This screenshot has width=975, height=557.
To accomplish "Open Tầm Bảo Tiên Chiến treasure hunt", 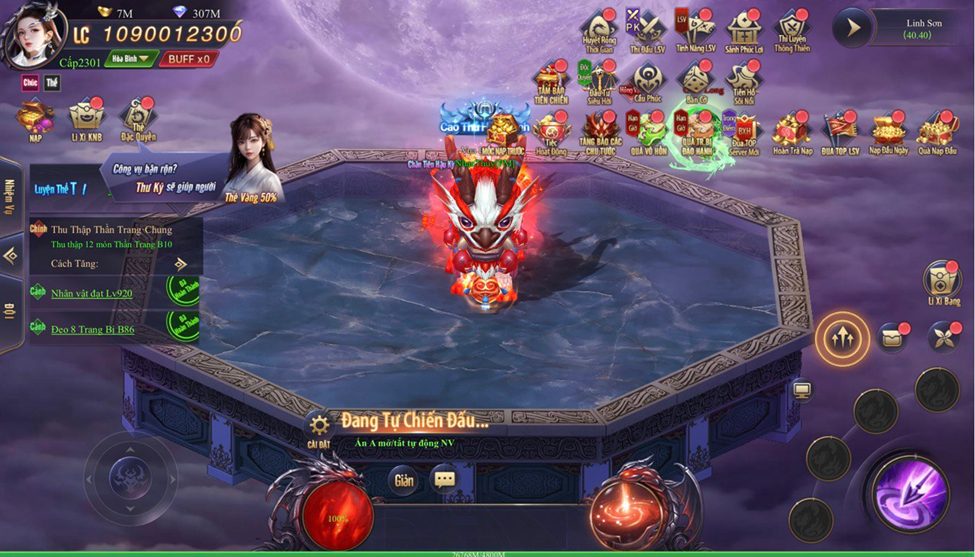I will (x=551, y=80).
